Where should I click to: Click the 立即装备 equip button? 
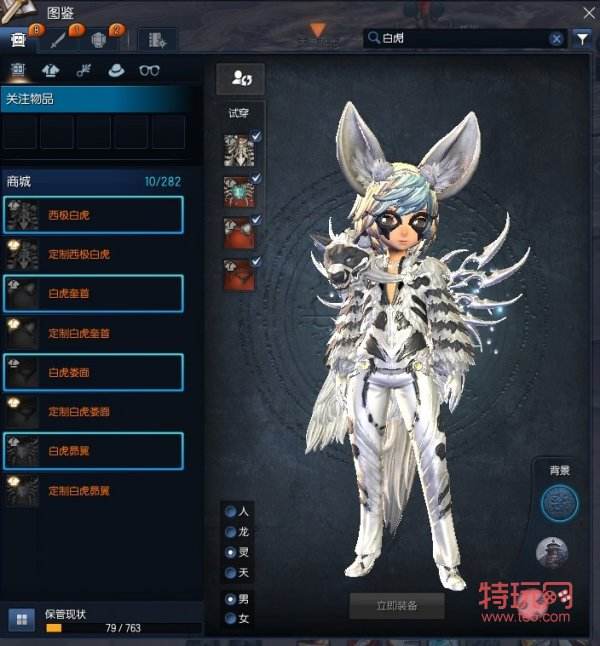click(396, 605)
